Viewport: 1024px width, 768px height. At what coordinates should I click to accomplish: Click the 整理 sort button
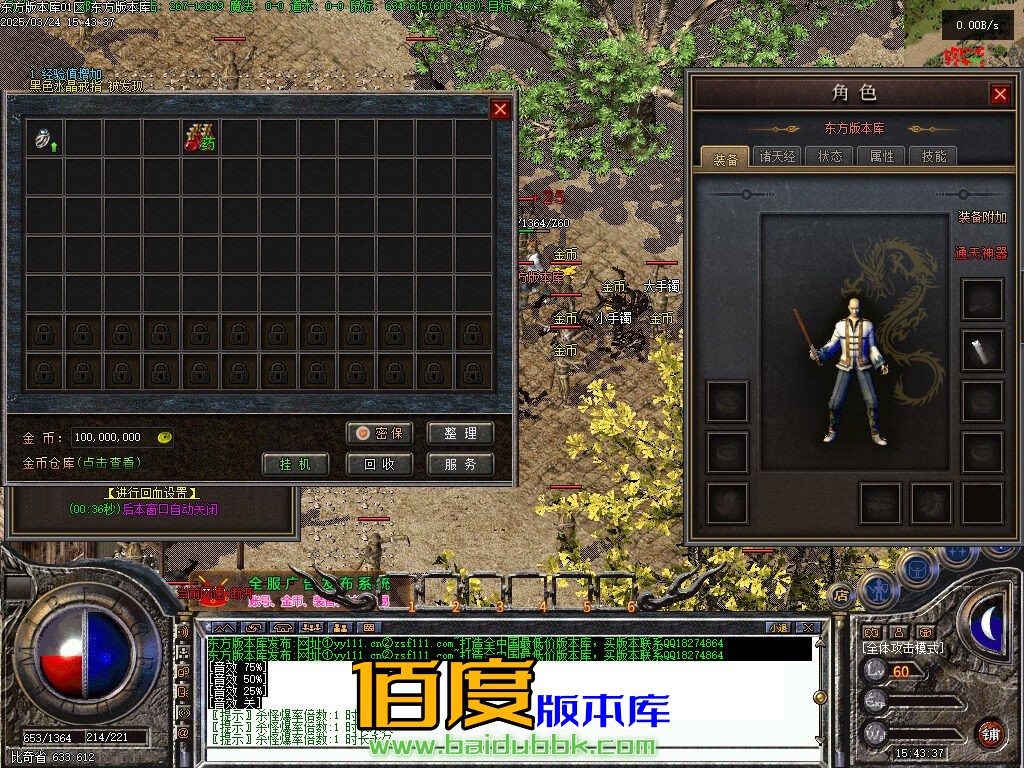pos(460,433)
